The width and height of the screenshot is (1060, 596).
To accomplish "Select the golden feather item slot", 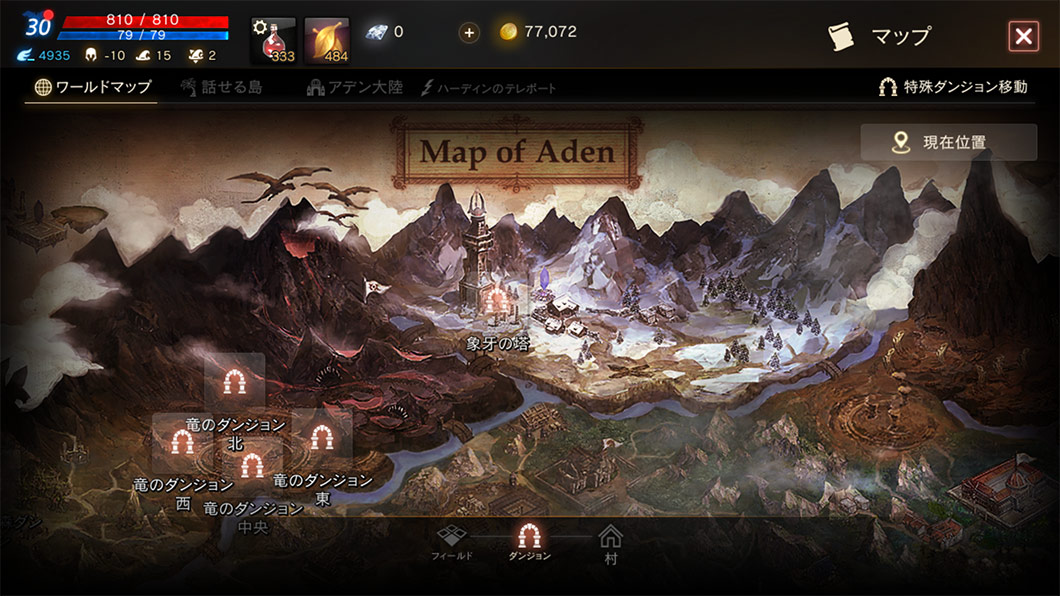I will pos(327,40).
